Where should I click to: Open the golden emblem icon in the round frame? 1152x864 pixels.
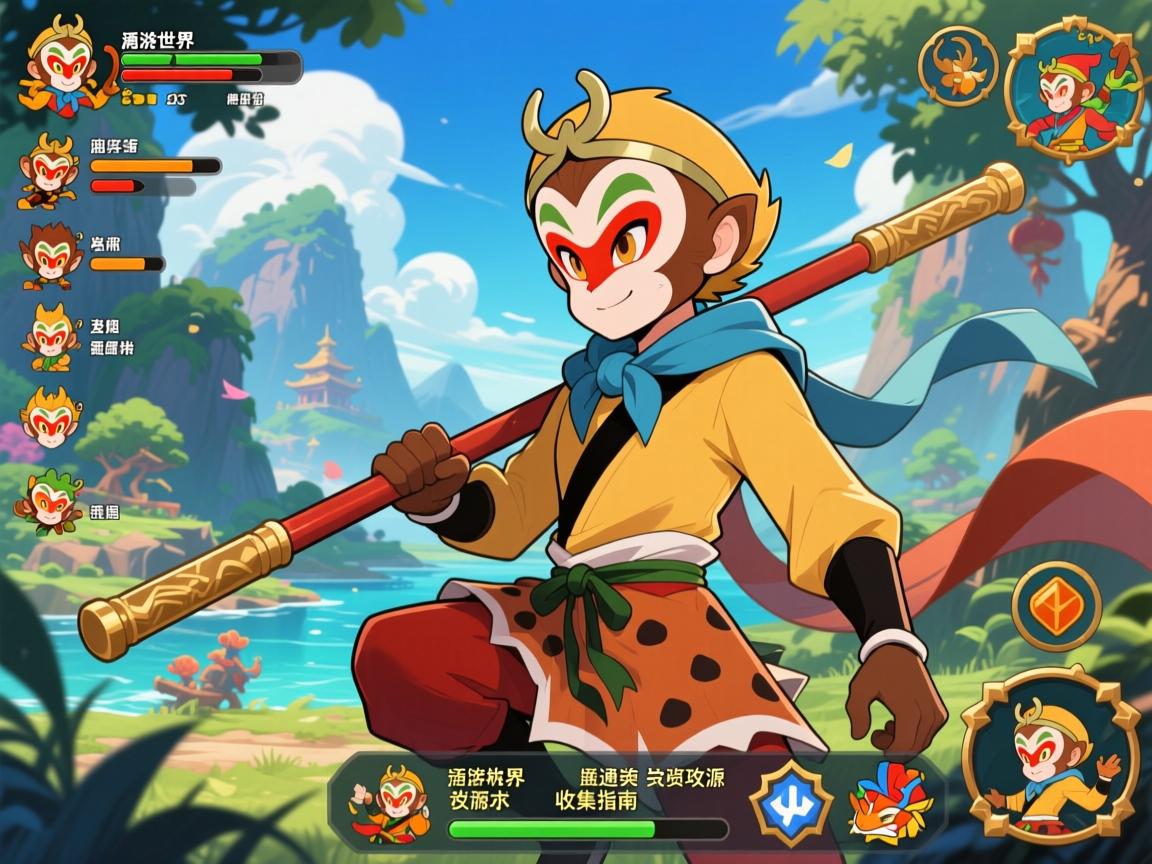[x=957, y=66]
